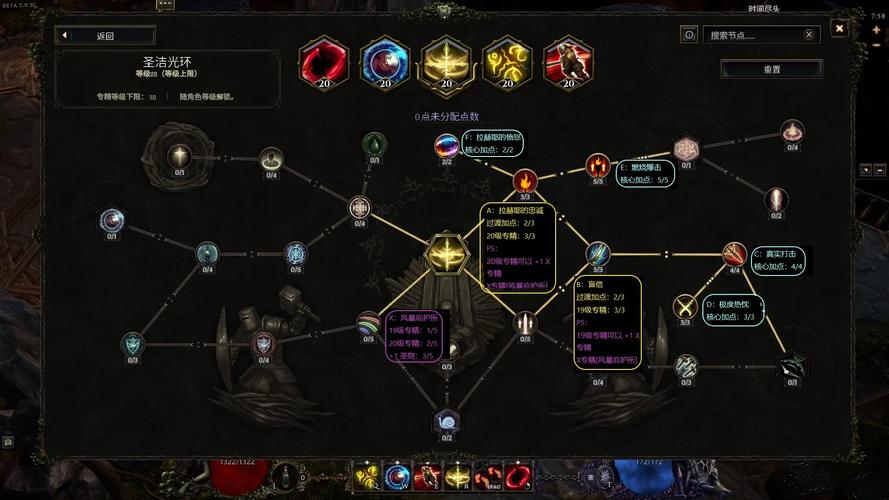Select the yellow sigil skill at the top
This screenshot has width=889, height=500.
[x=506, y=63]
